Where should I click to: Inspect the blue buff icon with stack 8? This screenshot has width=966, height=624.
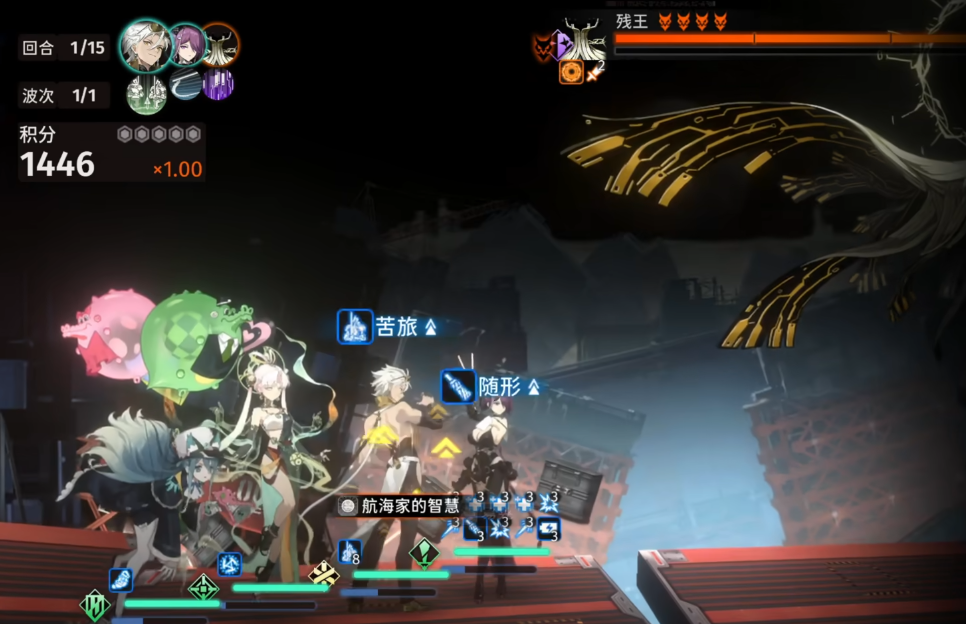350,551
